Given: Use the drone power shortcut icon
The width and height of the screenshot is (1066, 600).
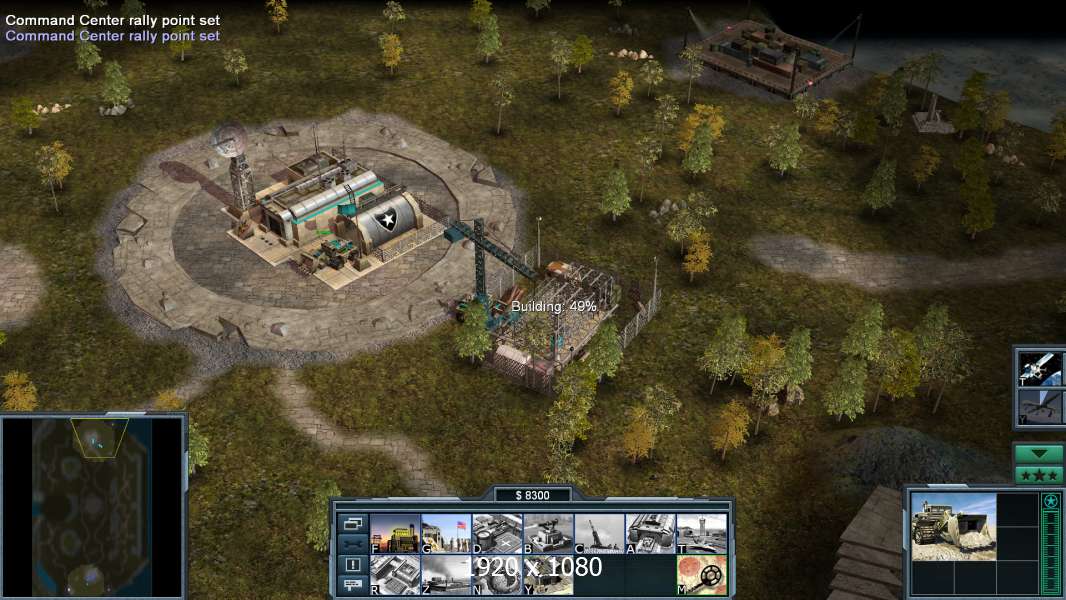Looking at the screenshot, I should pyautogui.click(x=1039, y=407).
